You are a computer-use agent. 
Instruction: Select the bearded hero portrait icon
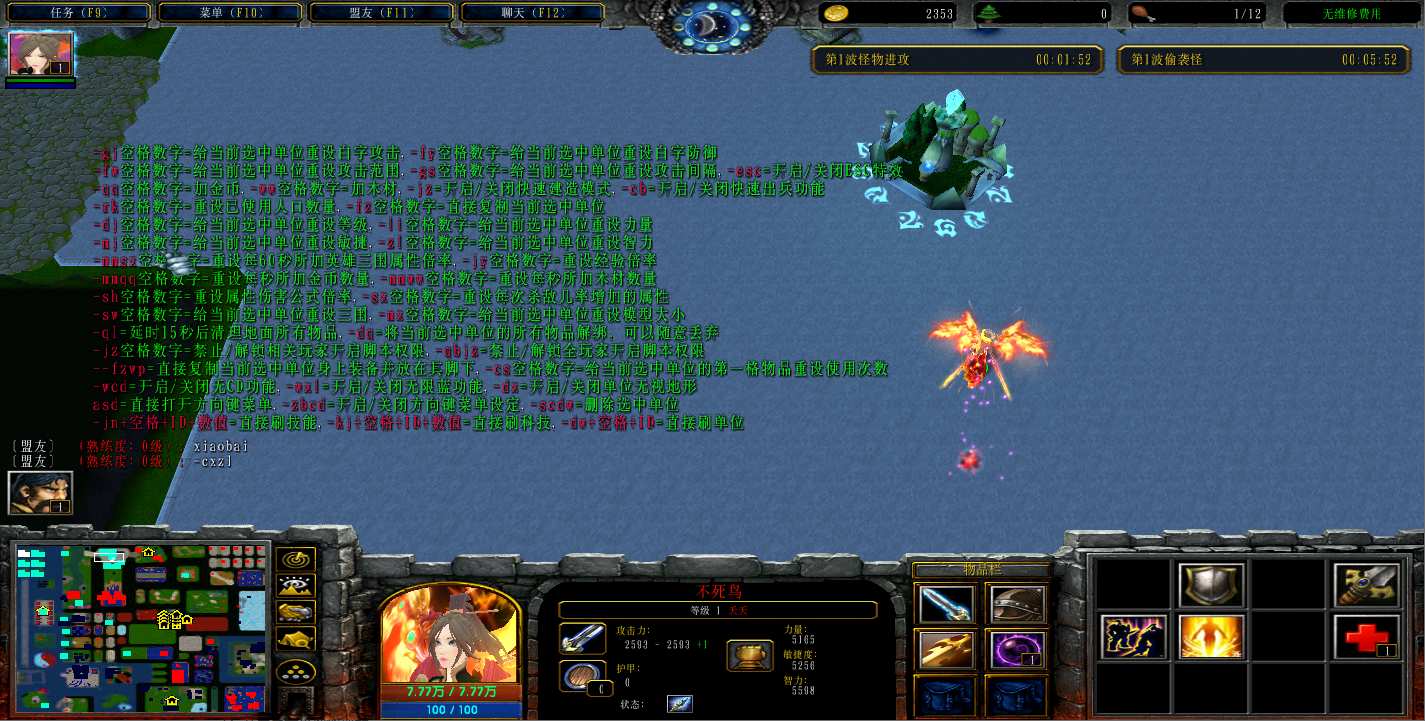(41, 493)
